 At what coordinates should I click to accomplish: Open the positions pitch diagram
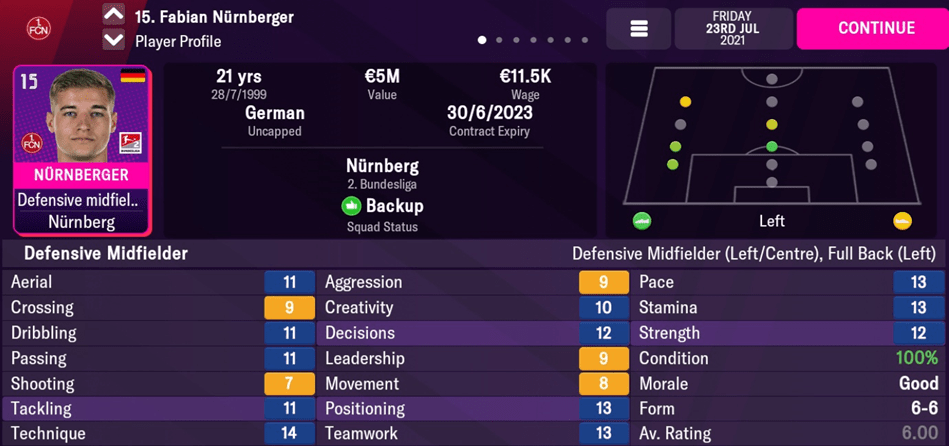click(771, 136)
